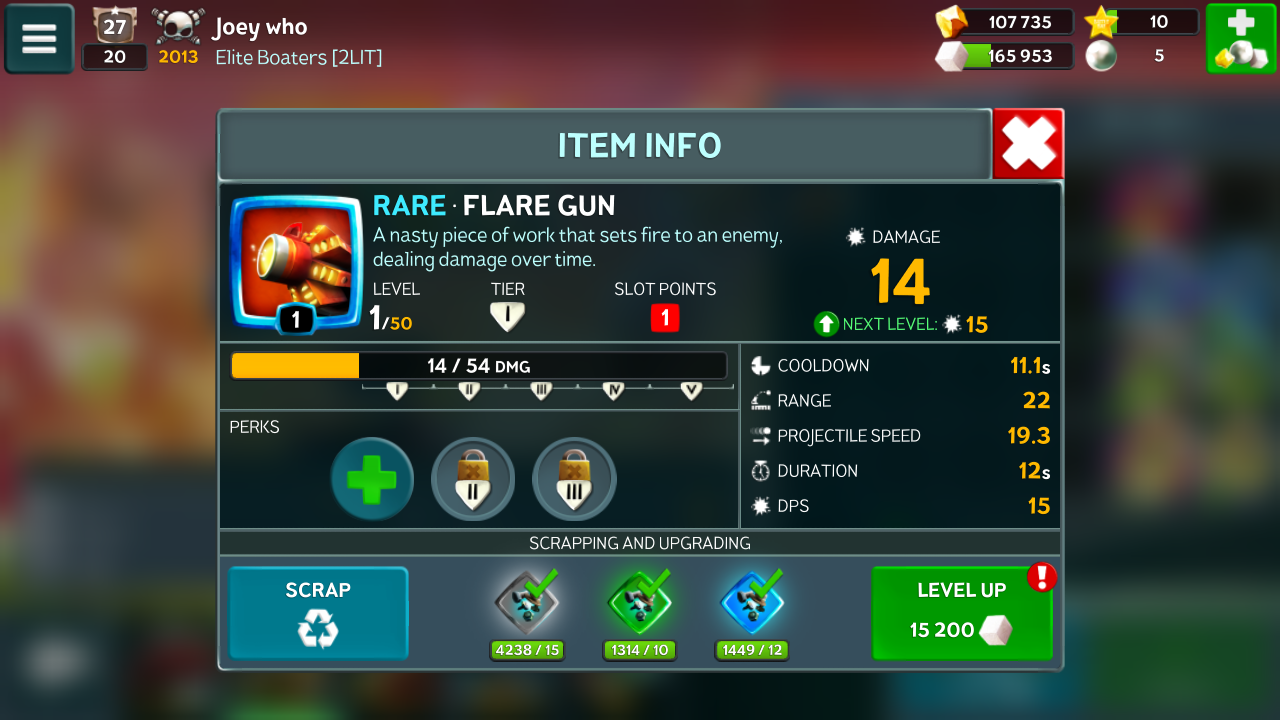The image size is (1280, 720).
Task: Select the blue upgrade part icon
Action: [x=752, y=604]
